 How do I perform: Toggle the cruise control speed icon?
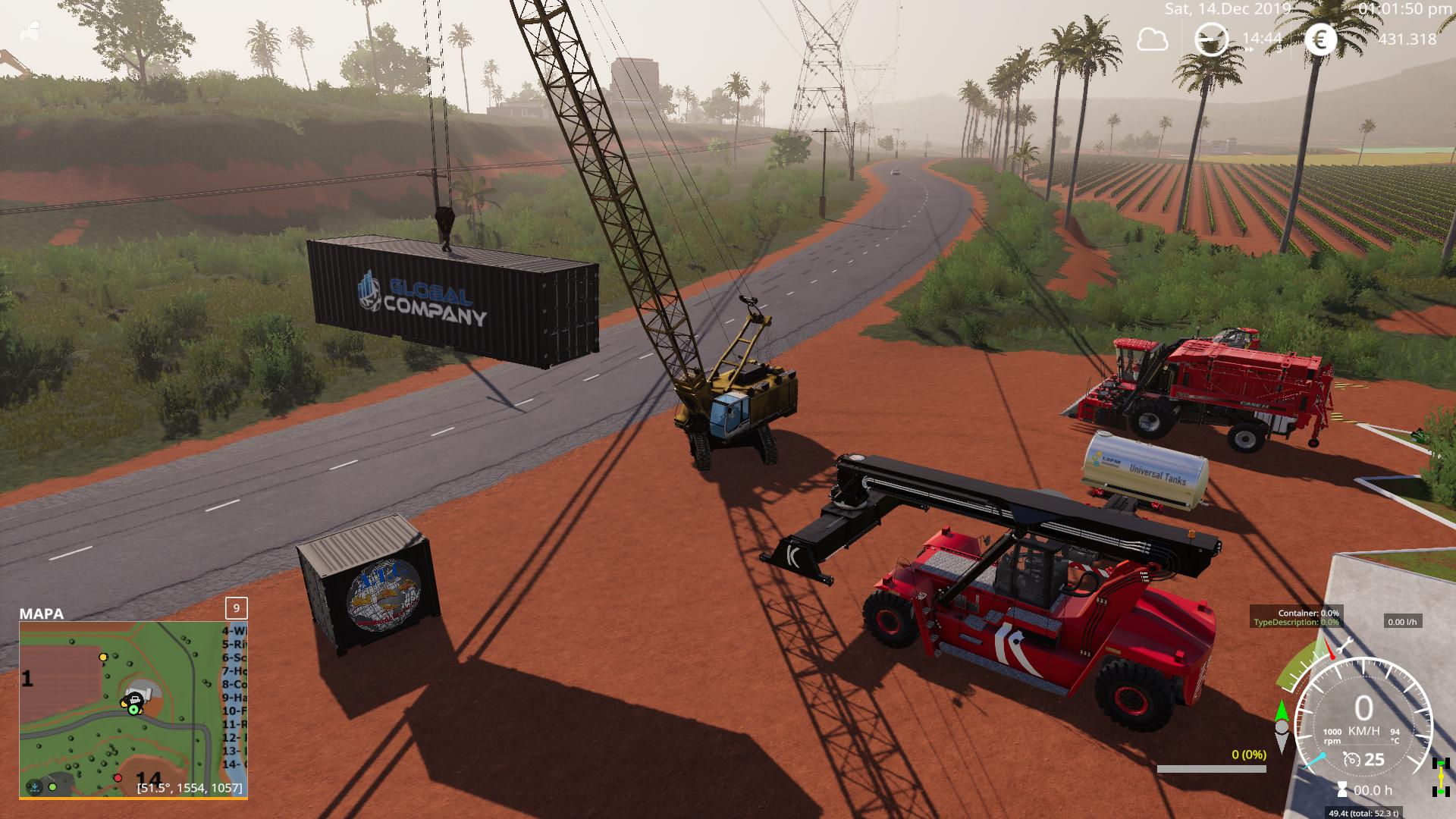[1351, 759]
